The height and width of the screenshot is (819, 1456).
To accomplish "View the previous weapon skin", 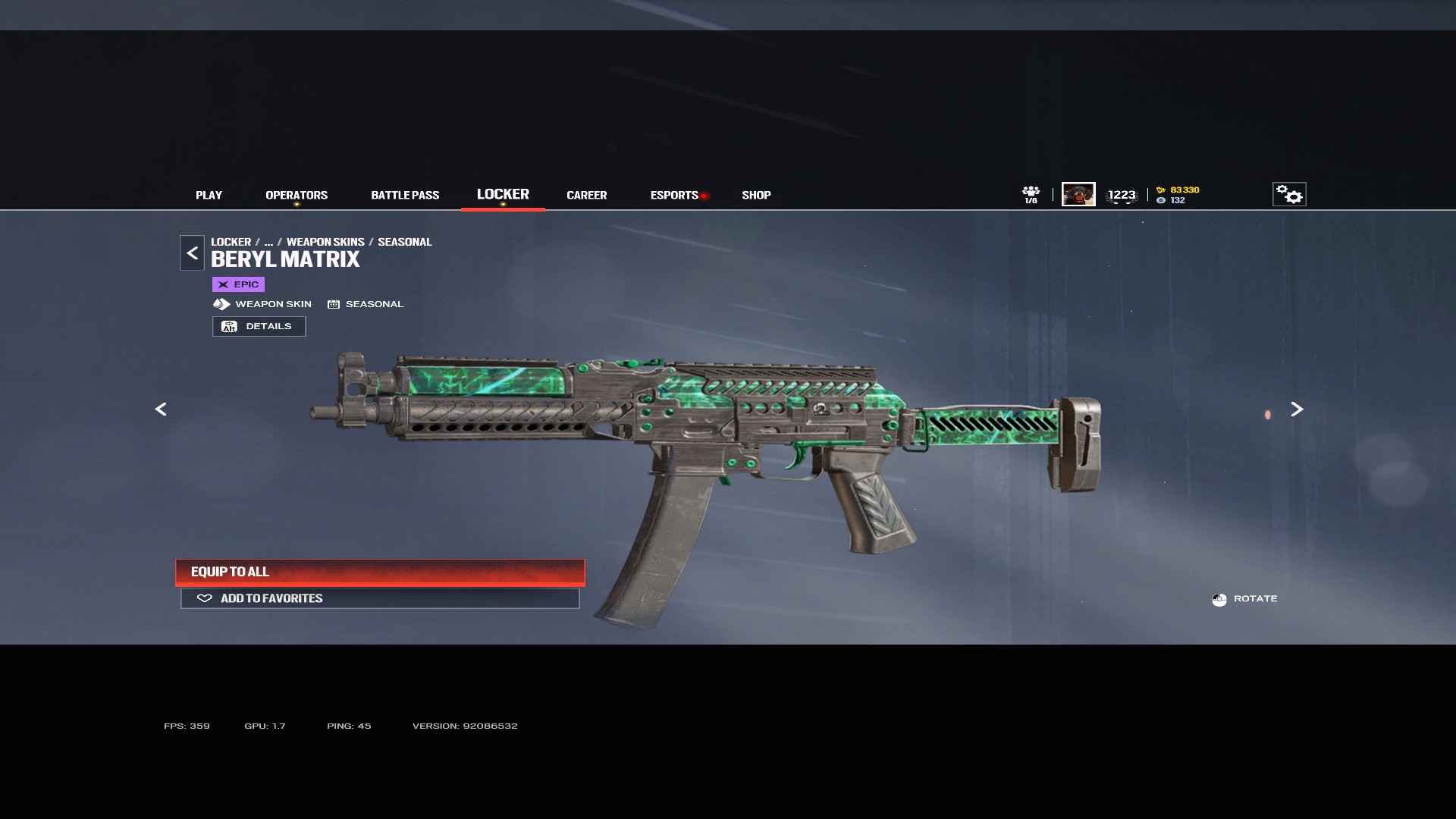I will click(x=161, y=409).
